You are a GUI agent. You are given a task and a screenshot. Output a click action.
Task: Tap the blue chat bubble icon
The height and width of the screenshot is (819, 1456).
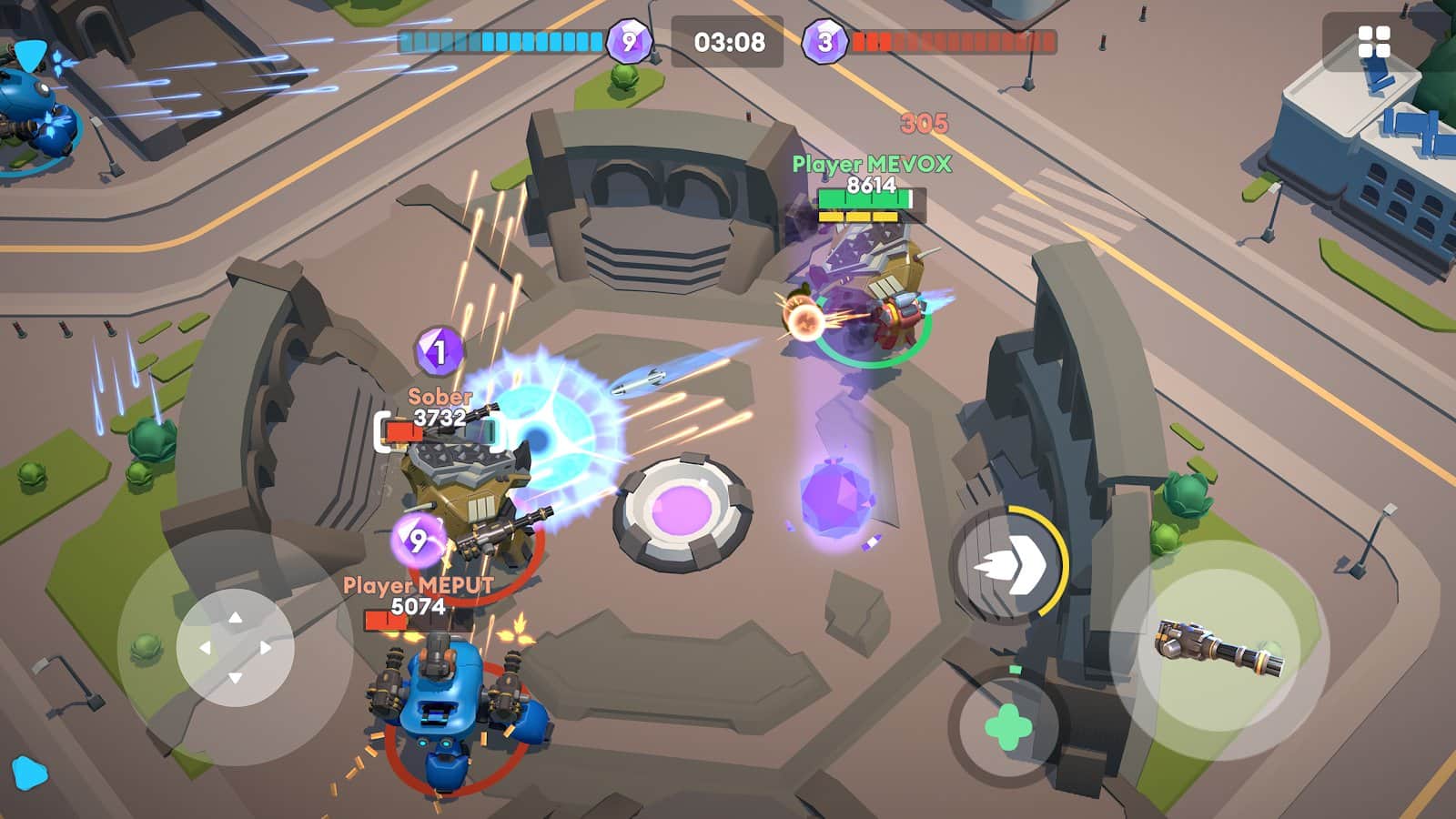click(x=29, y=772)
